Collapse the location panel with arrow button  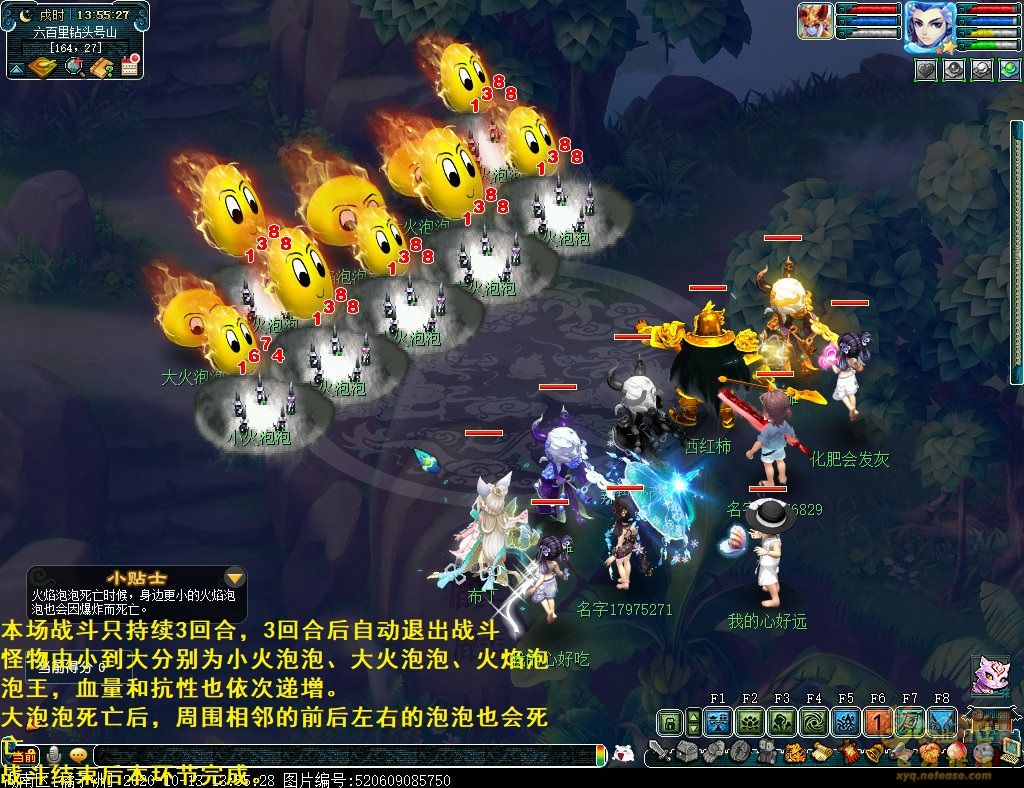point(16,68)
